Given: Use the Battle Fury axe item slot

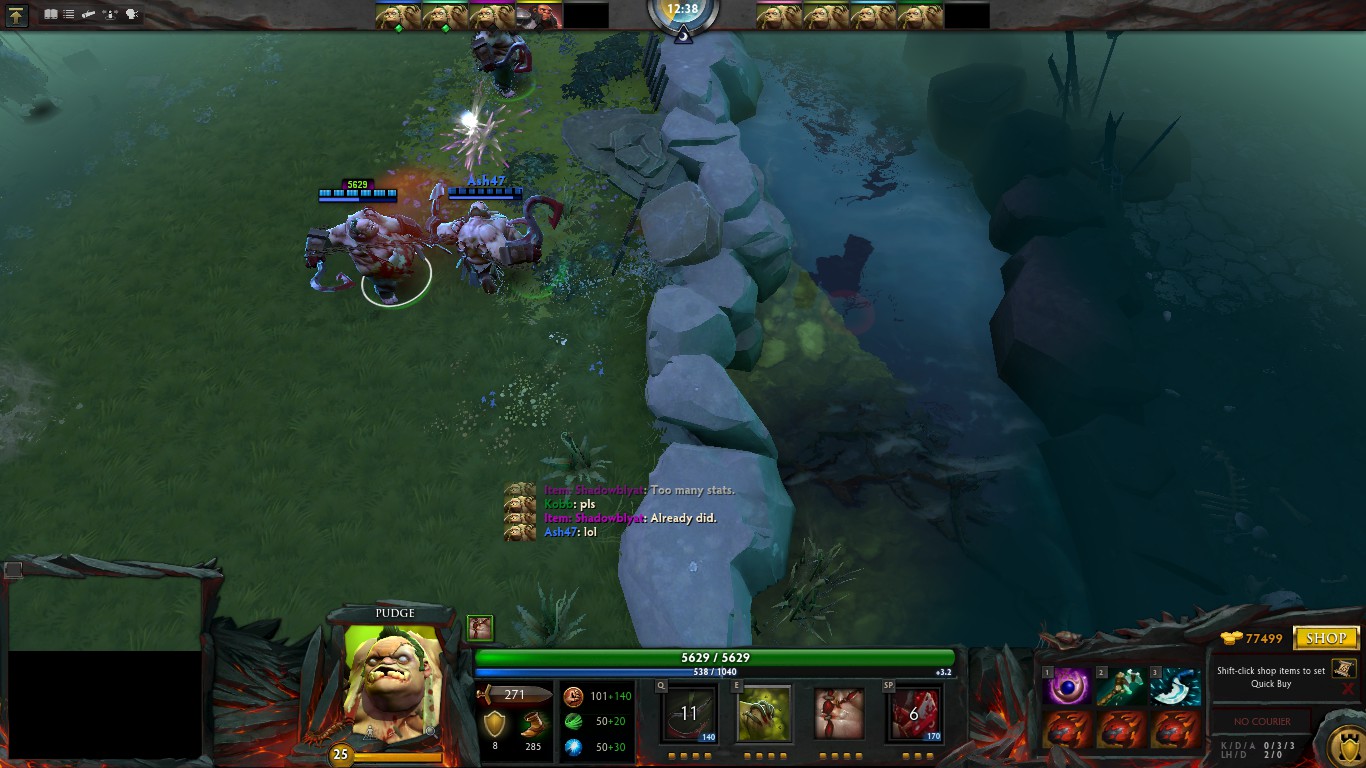Looking at the screenshot, I should click(1175, 687).
